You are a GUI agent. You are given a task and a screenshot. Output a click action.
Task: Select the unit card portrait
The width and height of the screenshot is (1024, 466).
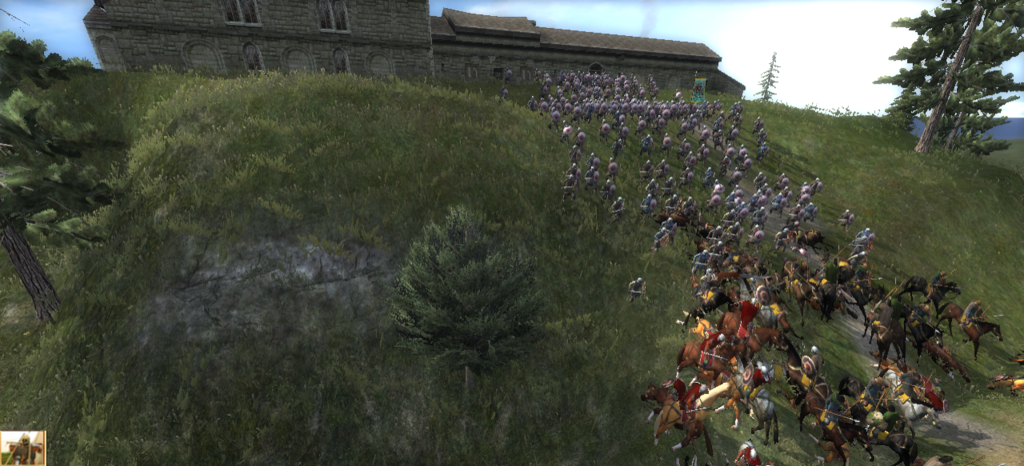point(22,448)
